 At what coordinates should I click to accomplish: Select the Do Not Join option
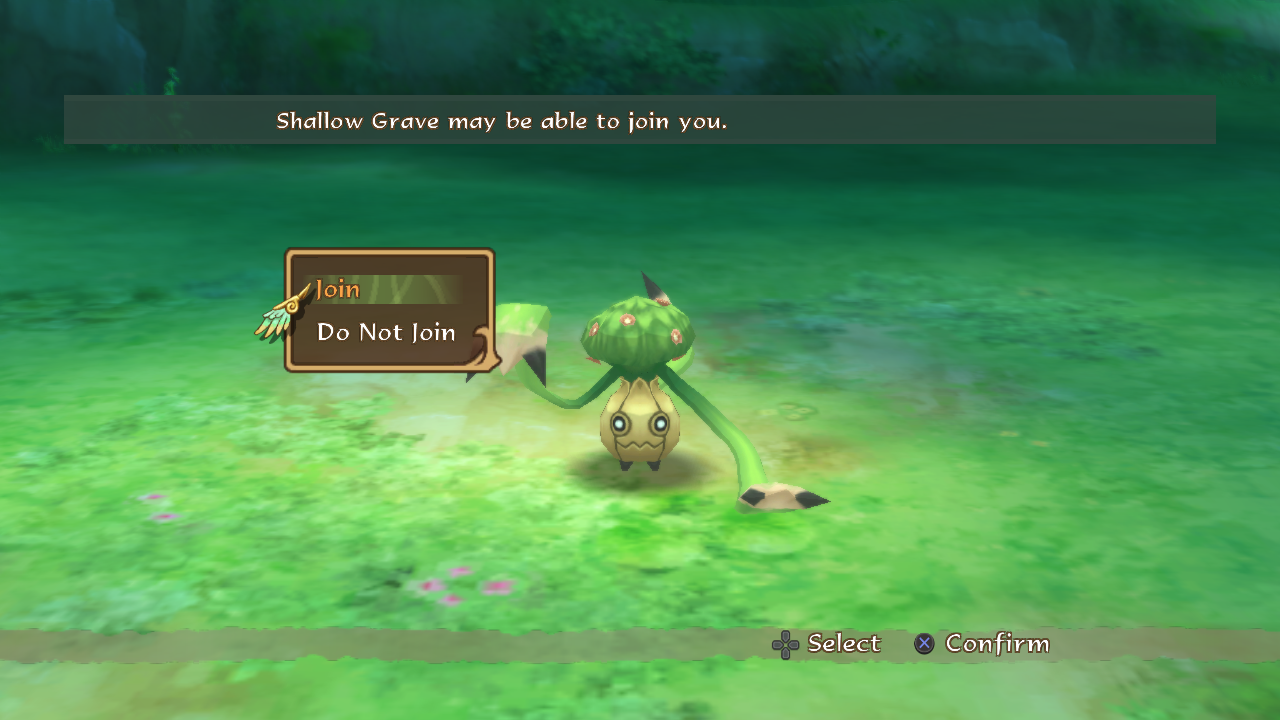[386, 333]
